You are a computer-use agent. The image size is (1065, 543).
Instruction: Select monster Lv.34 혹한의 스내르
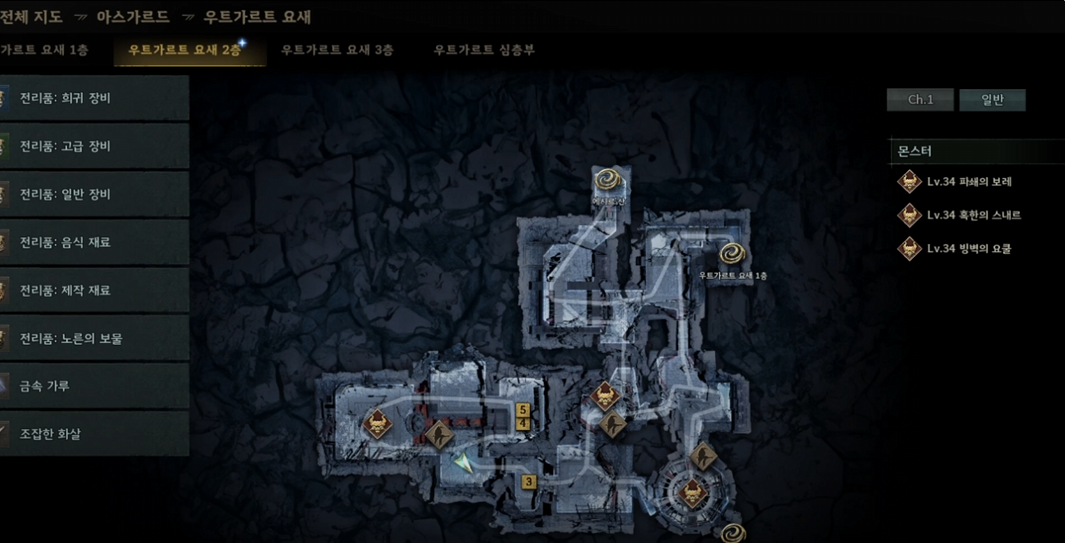tap(972, 215)
